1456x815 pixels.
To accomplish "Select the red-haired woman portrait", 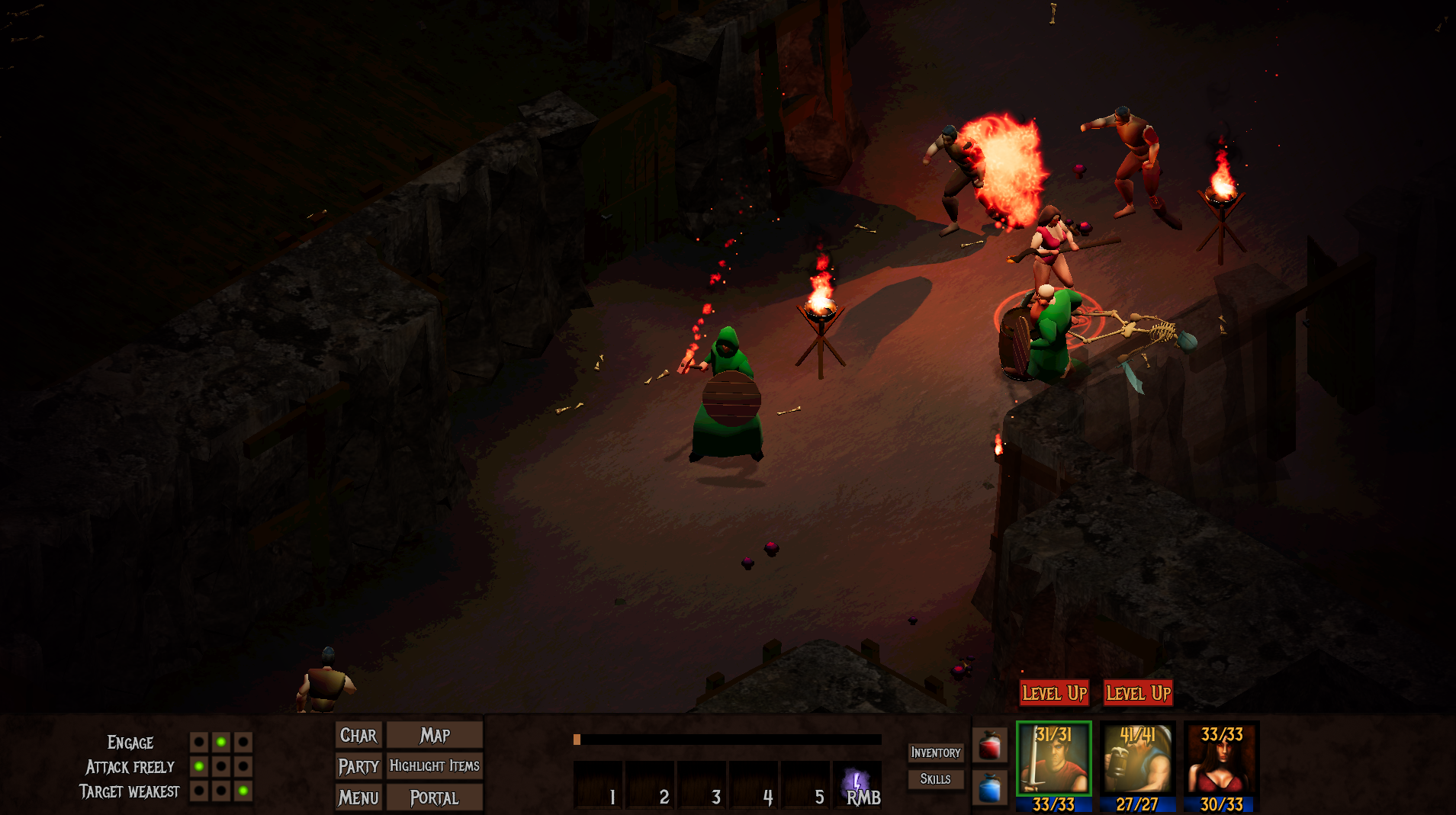I will pyautogui.click(x=1222, y=766).
